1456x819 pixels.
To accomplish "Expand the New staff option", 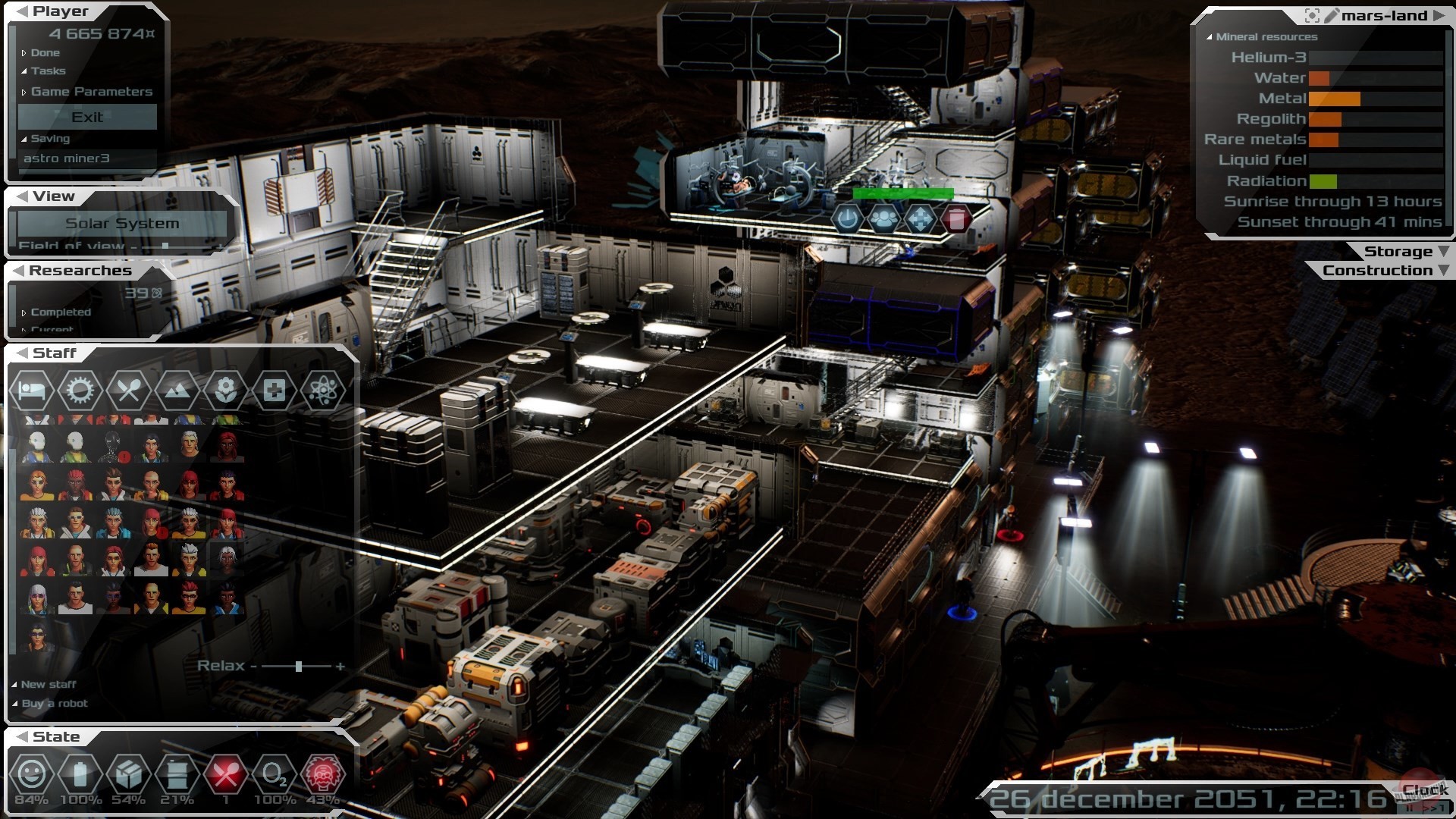I will click(48, 684).
